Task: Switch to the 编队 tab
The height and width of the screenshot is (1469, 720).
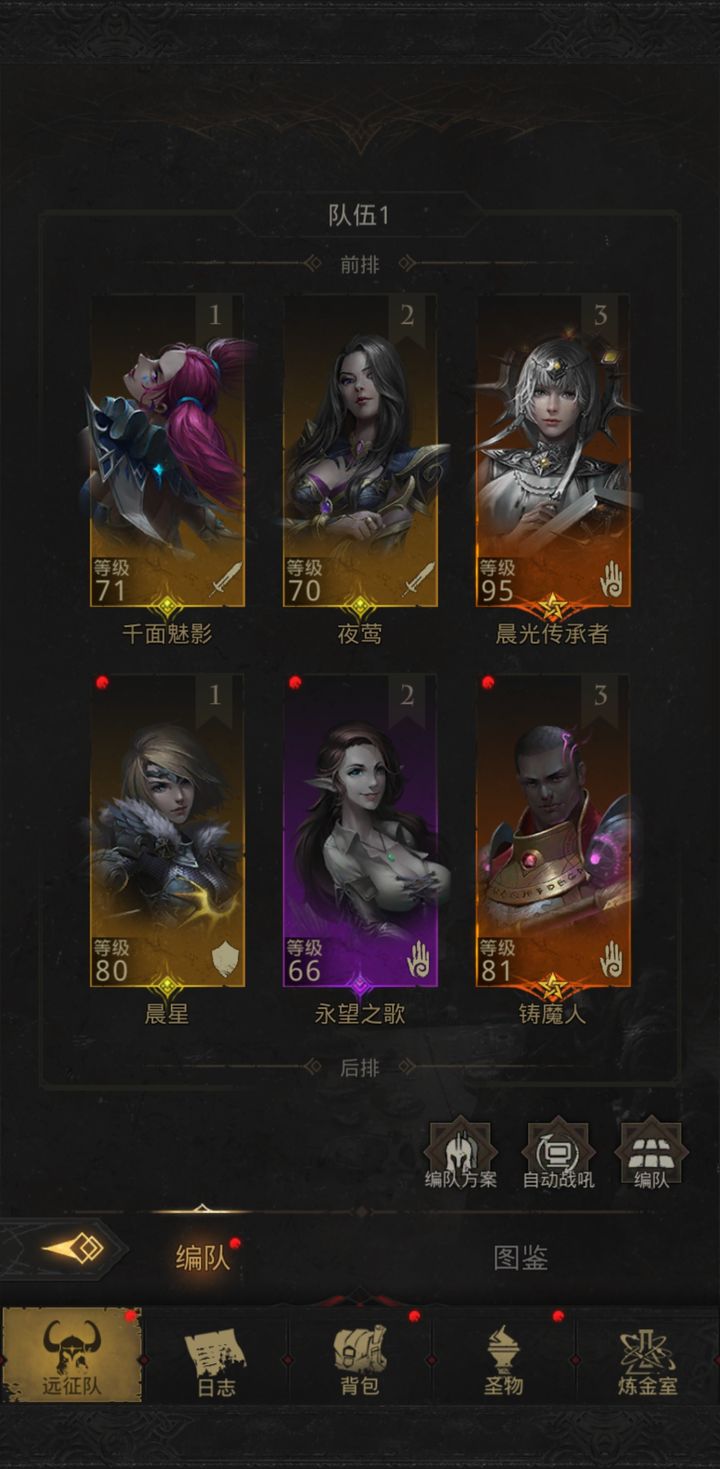Action: 203,1257
